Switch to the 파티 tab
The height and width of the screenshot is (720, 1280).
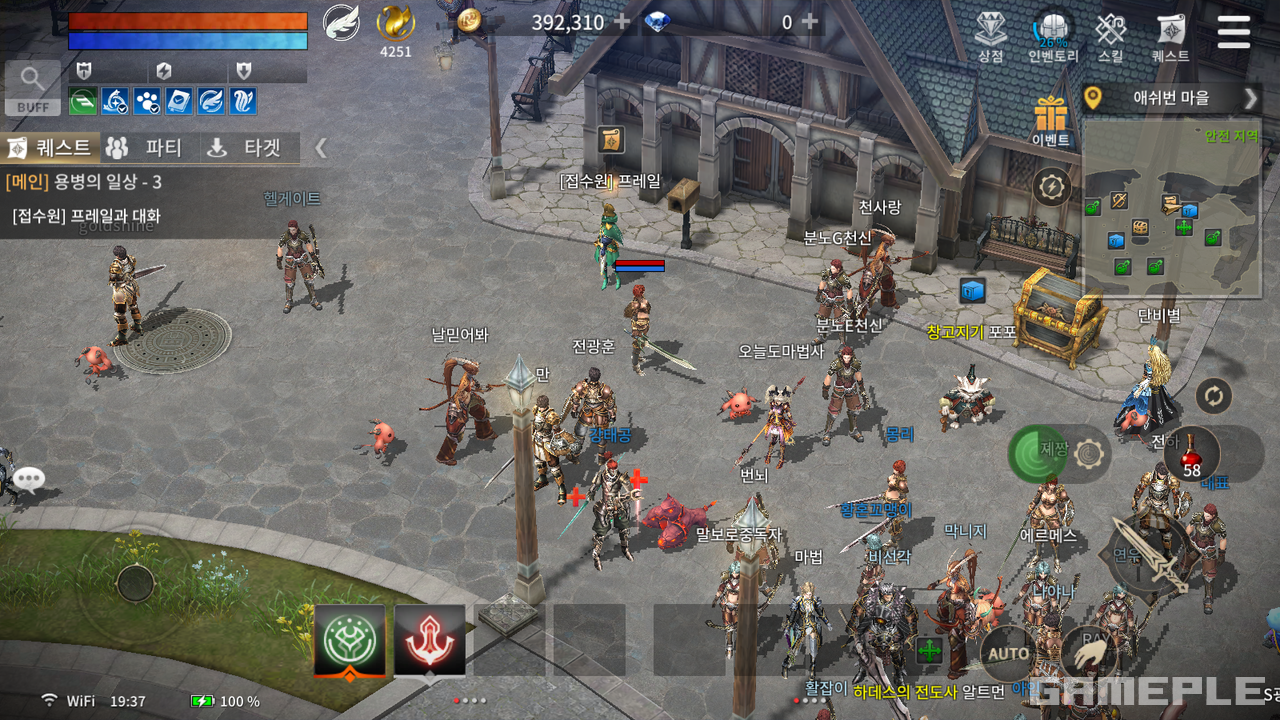(x=147, y=148)
